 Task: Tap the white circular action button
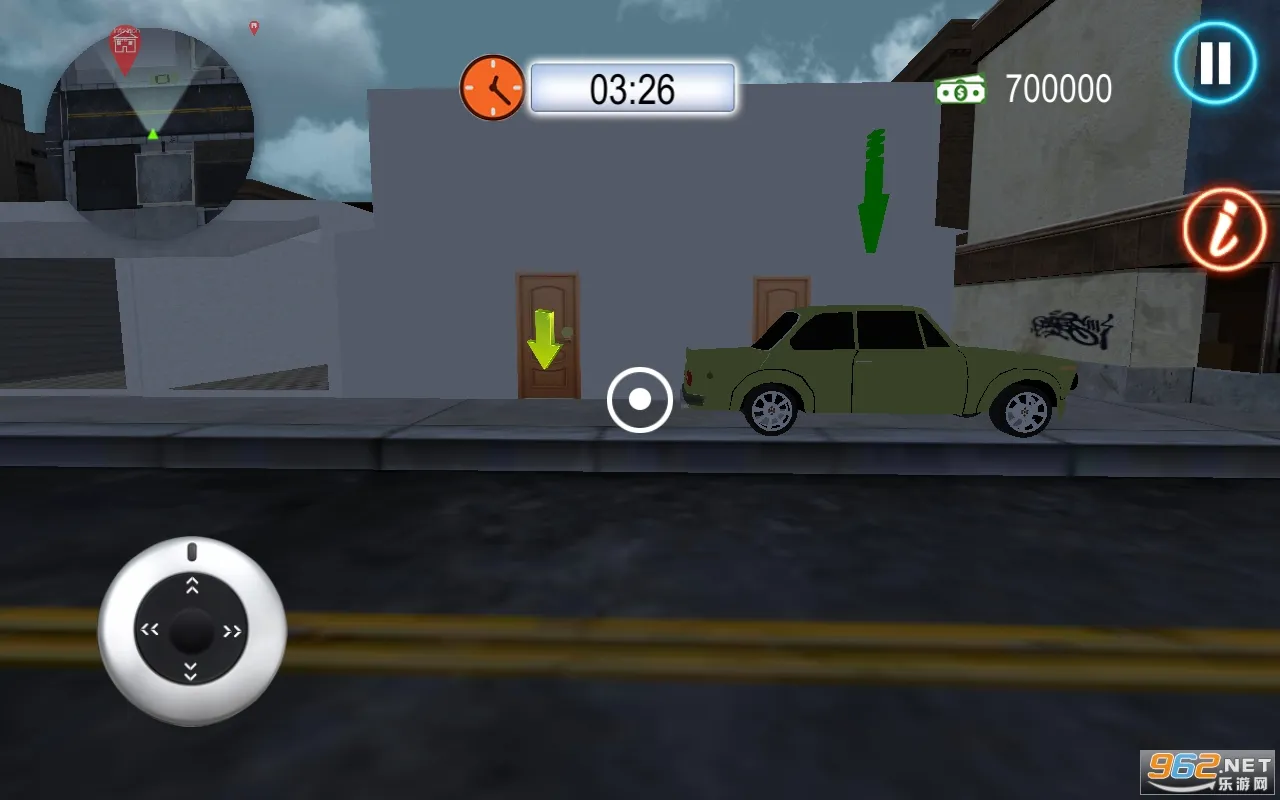click(639, 400)
